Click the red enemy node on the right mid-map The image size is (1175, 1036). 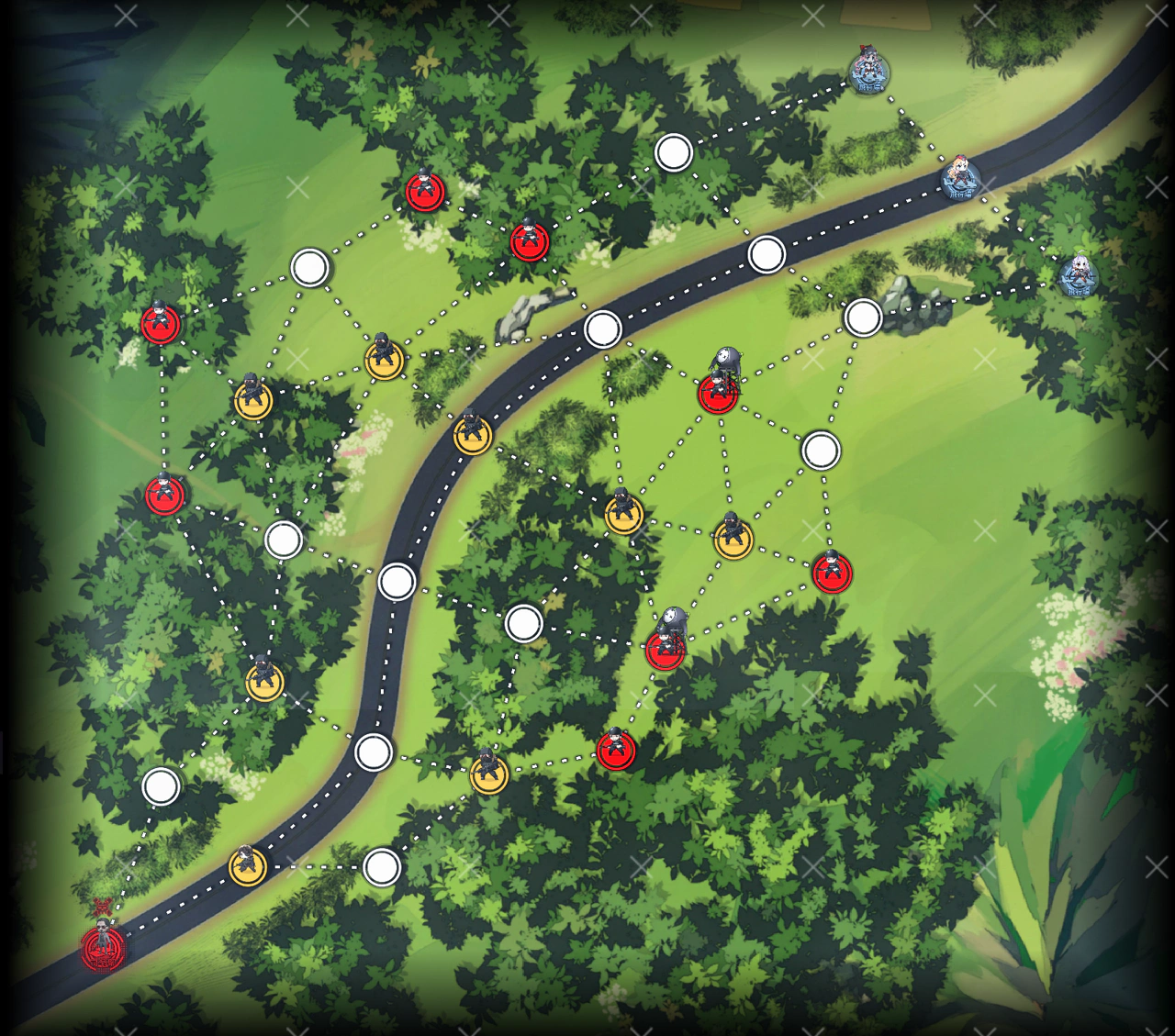pos(831,574)
